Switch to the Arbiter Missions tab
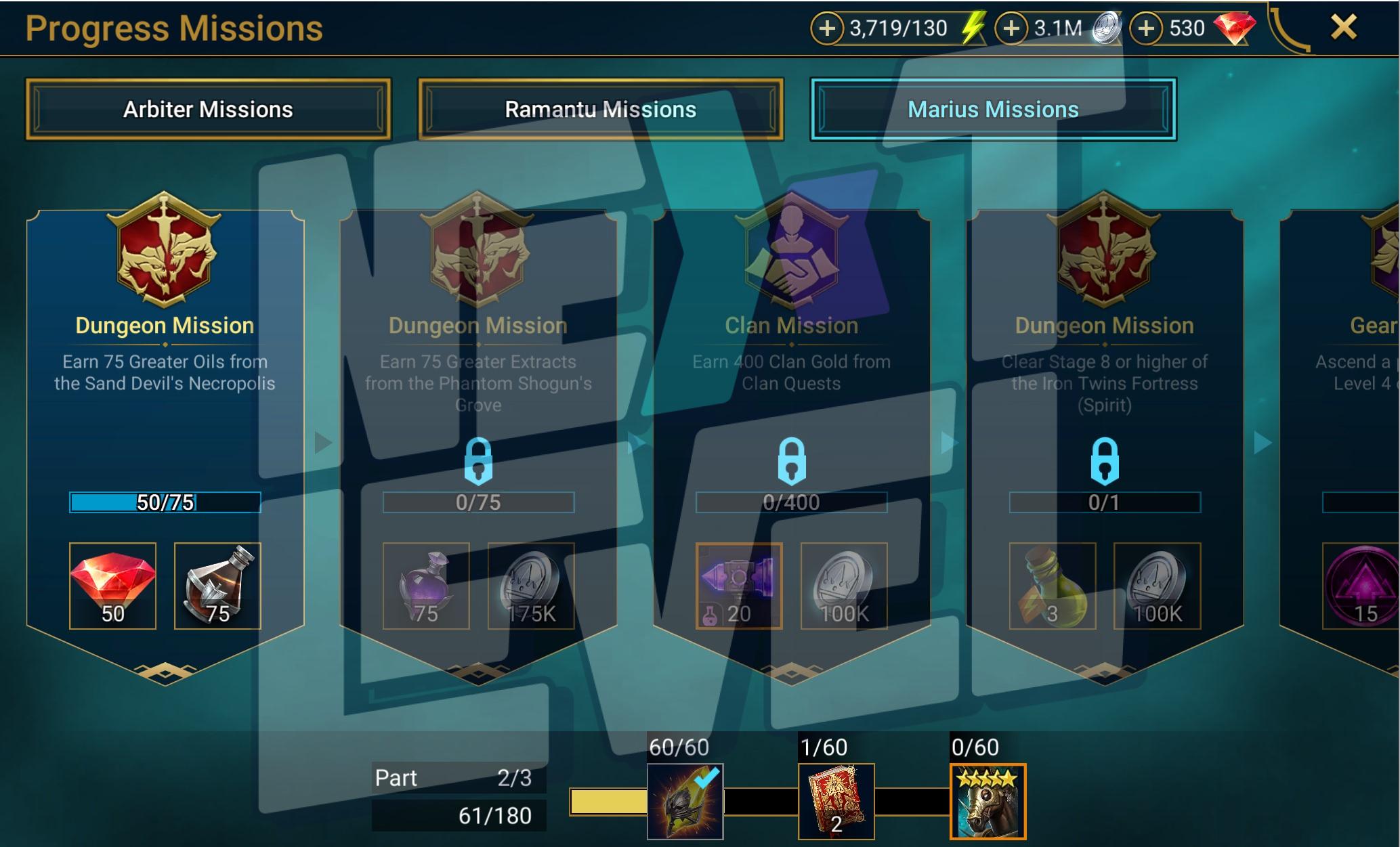This screenshot has width=1400, height=847. [208, 110]
